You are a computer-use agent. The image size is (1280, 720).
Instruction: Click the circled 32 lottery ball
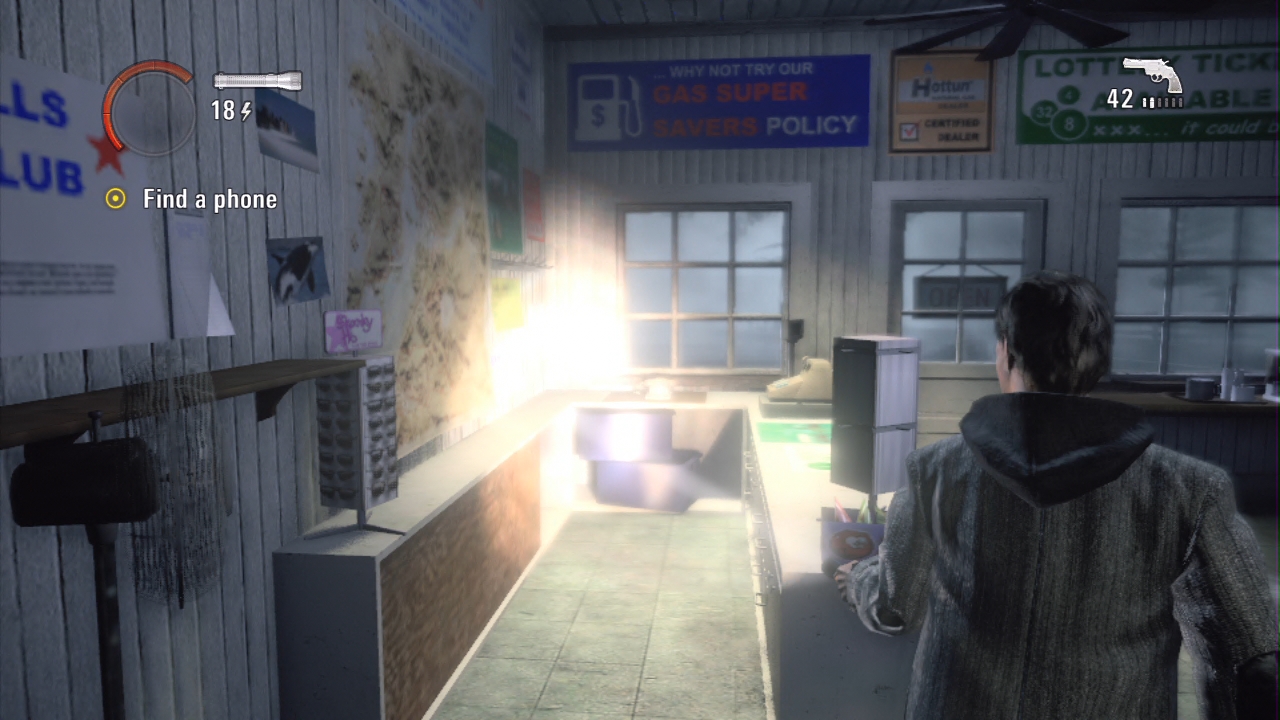tap(1042, 112)
